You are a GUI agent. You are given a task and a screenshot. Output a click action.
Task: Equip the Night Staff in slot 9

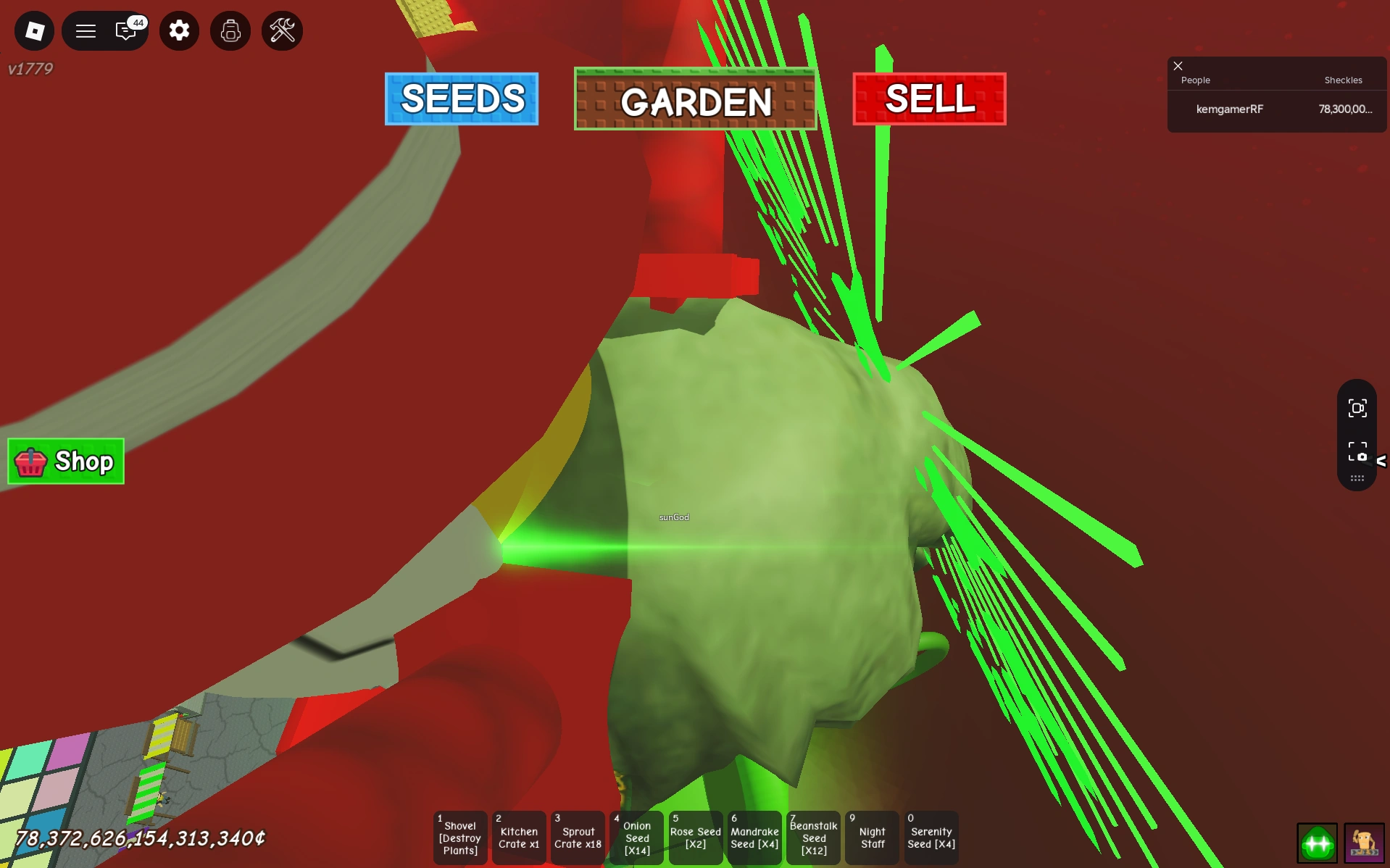pos(872,838)
